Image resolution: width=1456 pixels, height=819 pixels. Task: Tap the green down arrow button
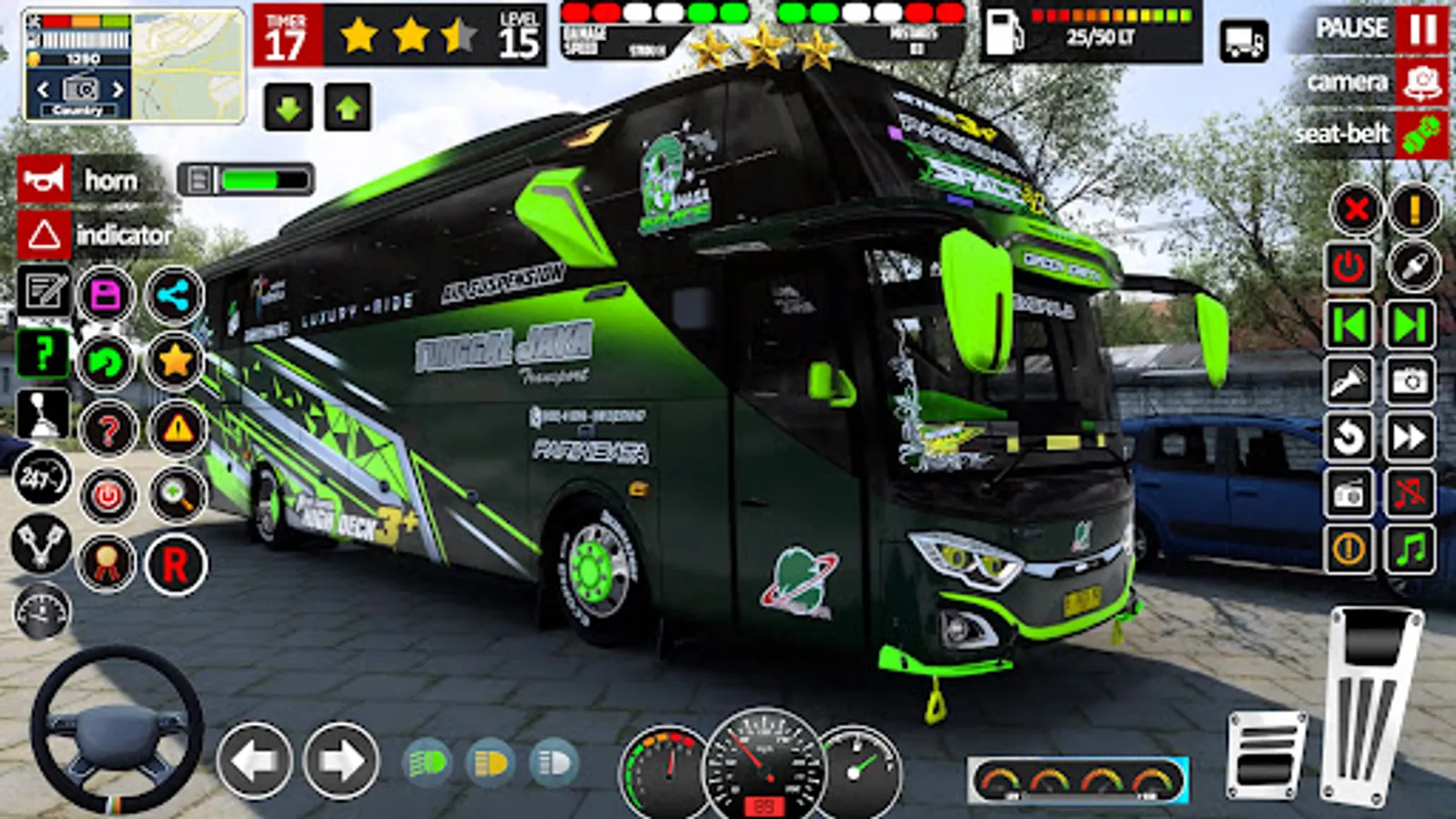pyautogui.click(x=288, y=108)
